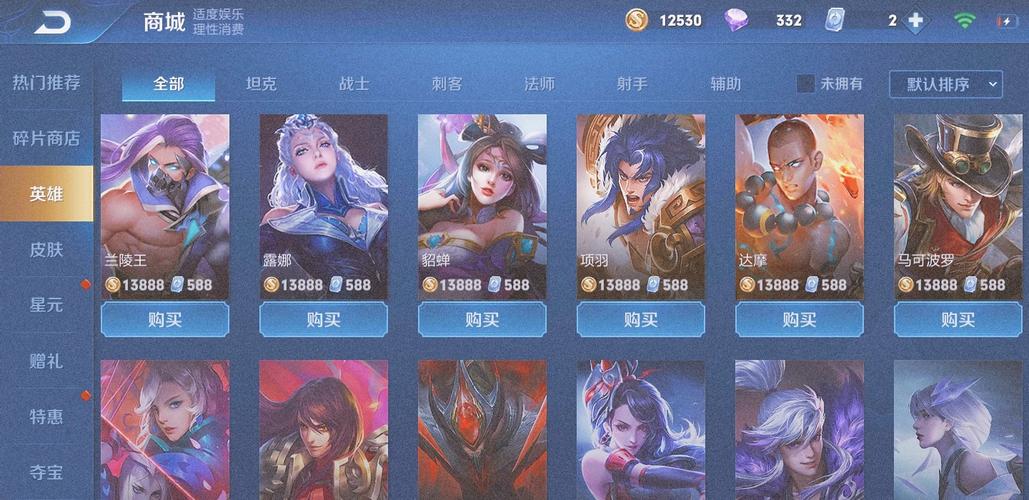Switch to the 辅助 hero tab
This screenshot has width=1029, height=500.
click(726, 84)
